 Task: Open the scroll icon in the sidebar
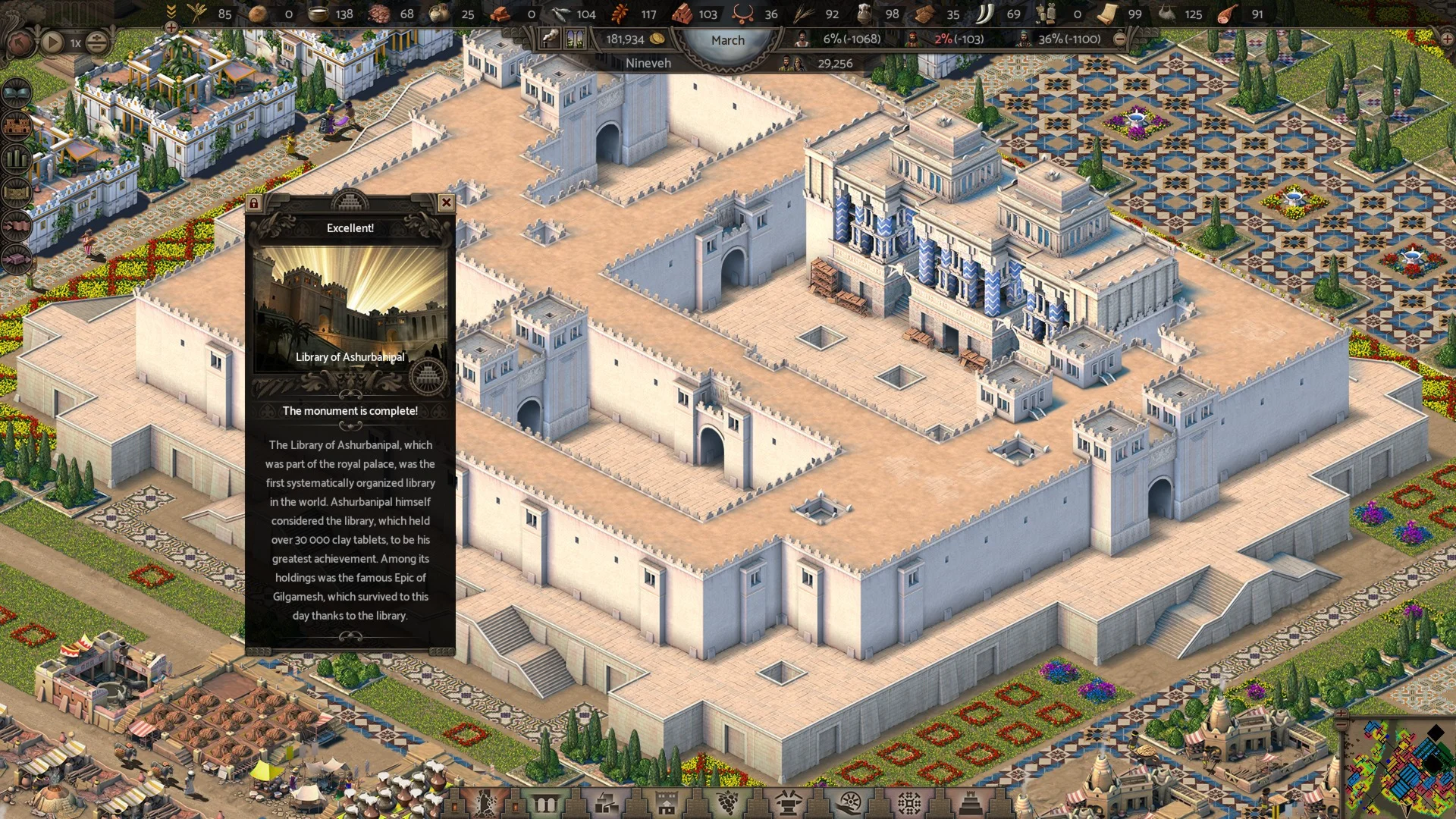17,192
